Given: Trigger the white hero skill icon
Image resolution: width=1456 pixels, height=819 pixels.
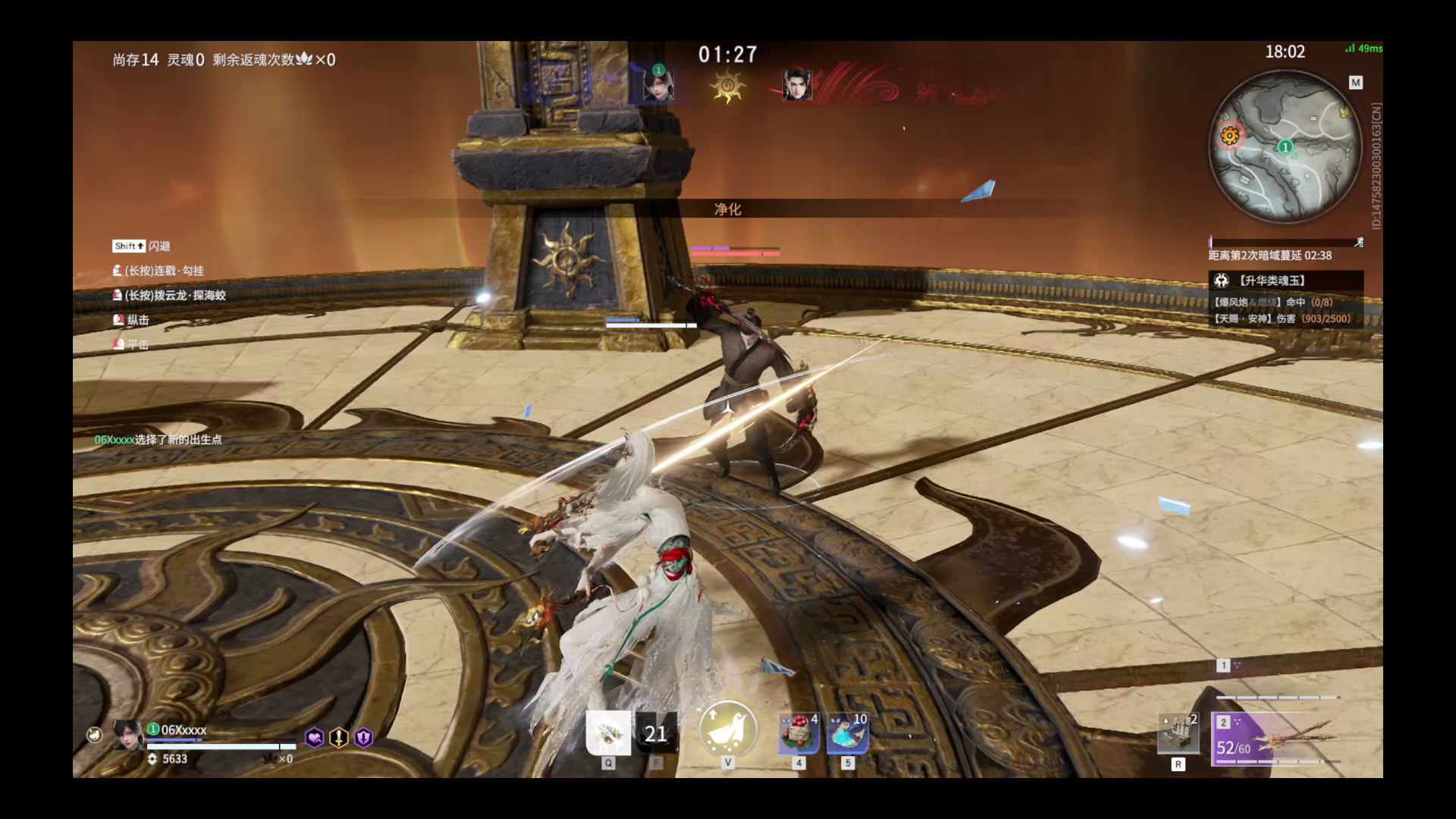Looking at the screenshot, I should click(608, 733).
